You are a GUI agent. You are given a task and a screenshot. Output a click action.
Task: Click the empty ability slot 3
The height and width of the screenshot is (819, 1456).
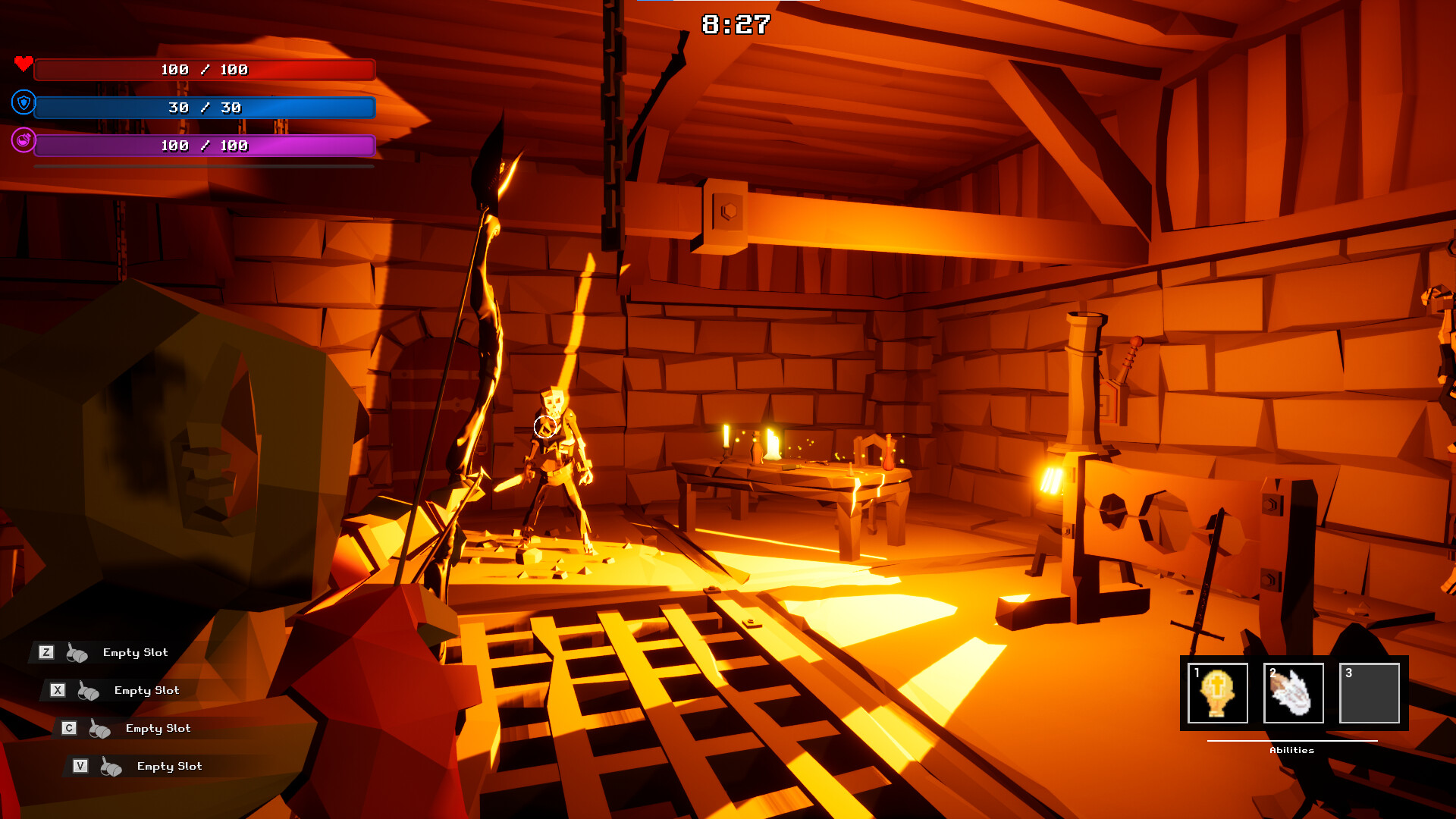[1369, 693]
